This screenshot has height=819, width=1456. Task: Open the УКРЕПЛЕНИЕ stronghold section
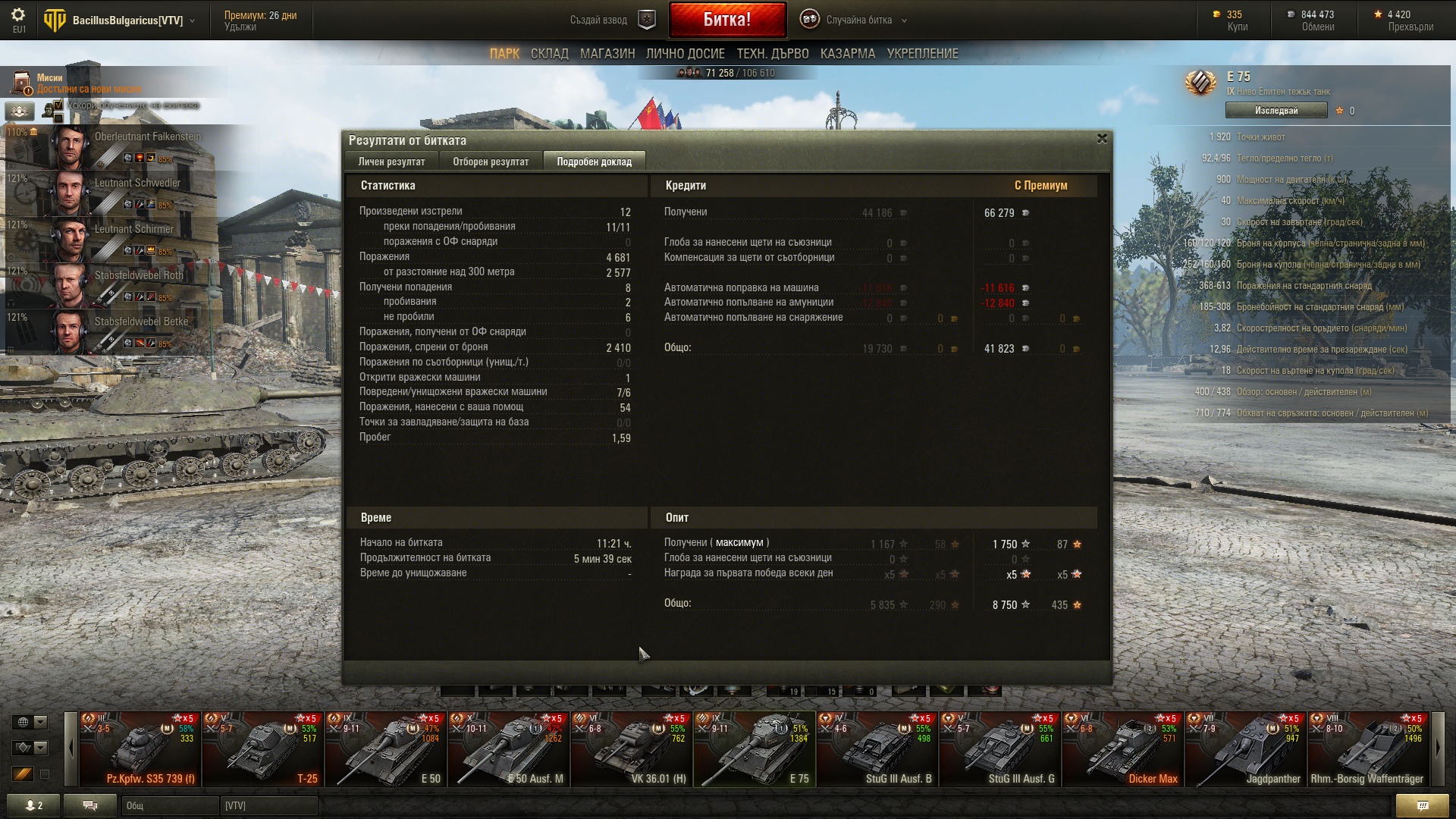tap(922, 54)
